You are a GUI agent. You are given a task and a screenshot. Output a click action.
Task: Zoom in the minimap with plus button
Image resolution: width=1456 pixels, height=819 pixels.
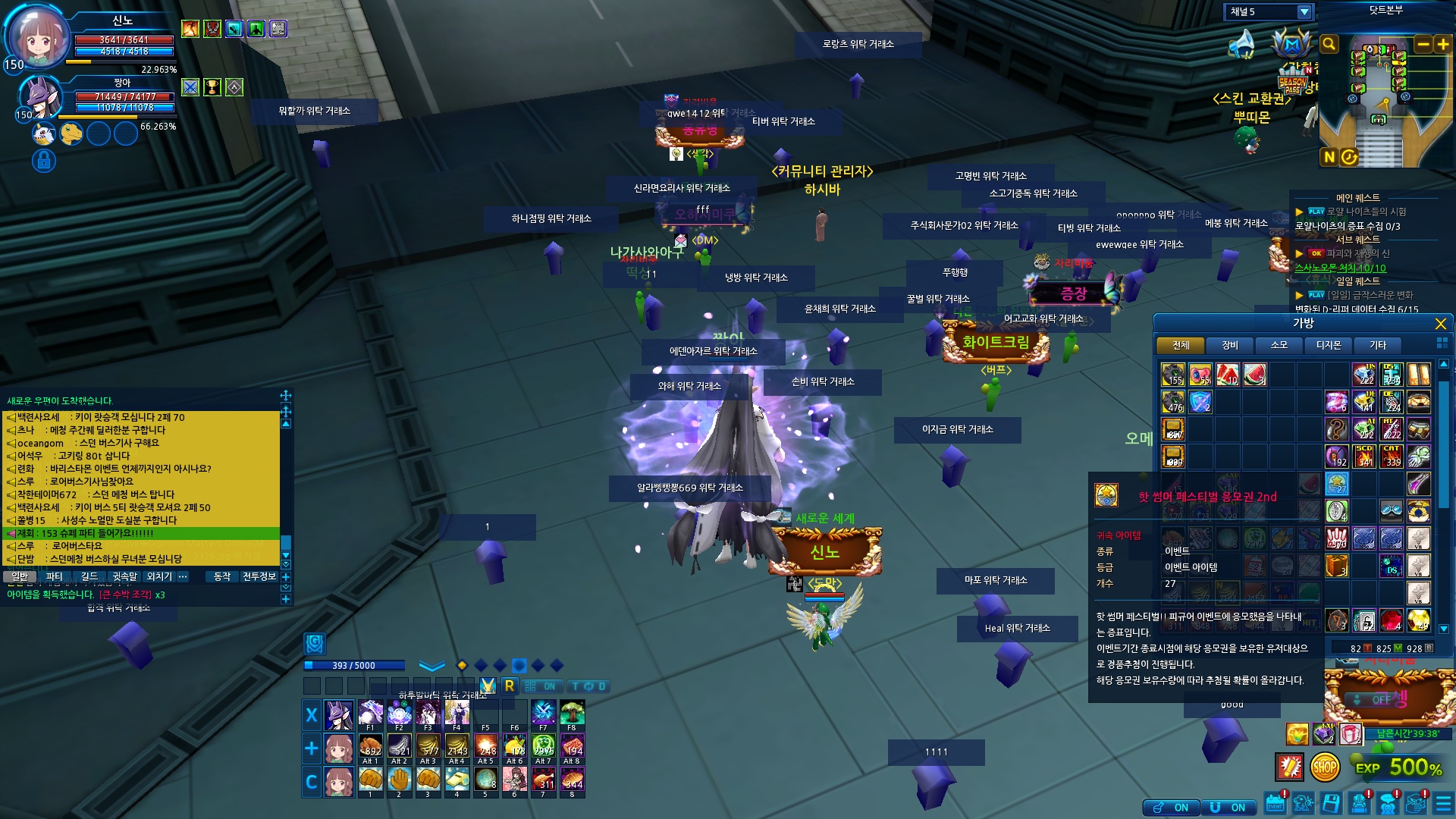tap(1443, 44)
